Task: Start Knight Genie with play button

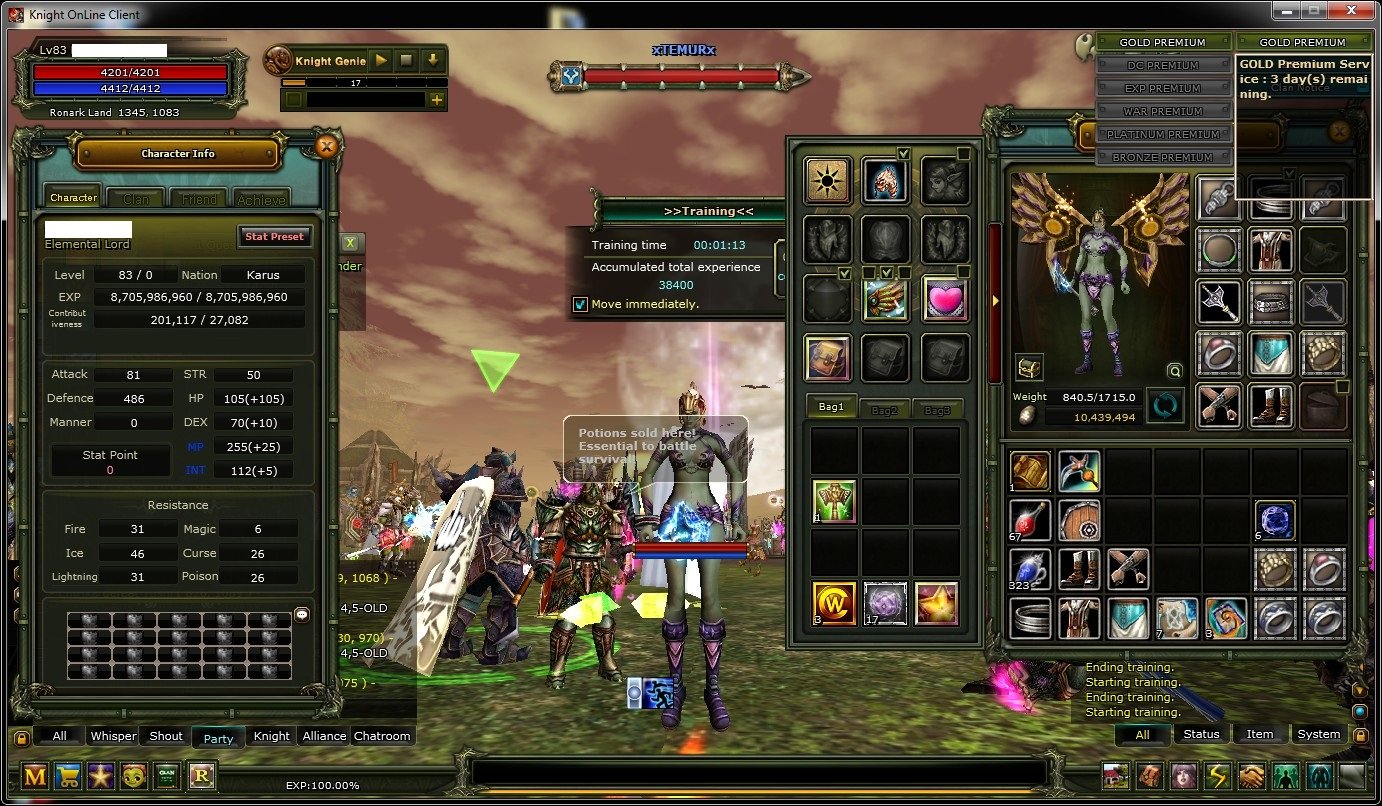Action: point(381,61)
